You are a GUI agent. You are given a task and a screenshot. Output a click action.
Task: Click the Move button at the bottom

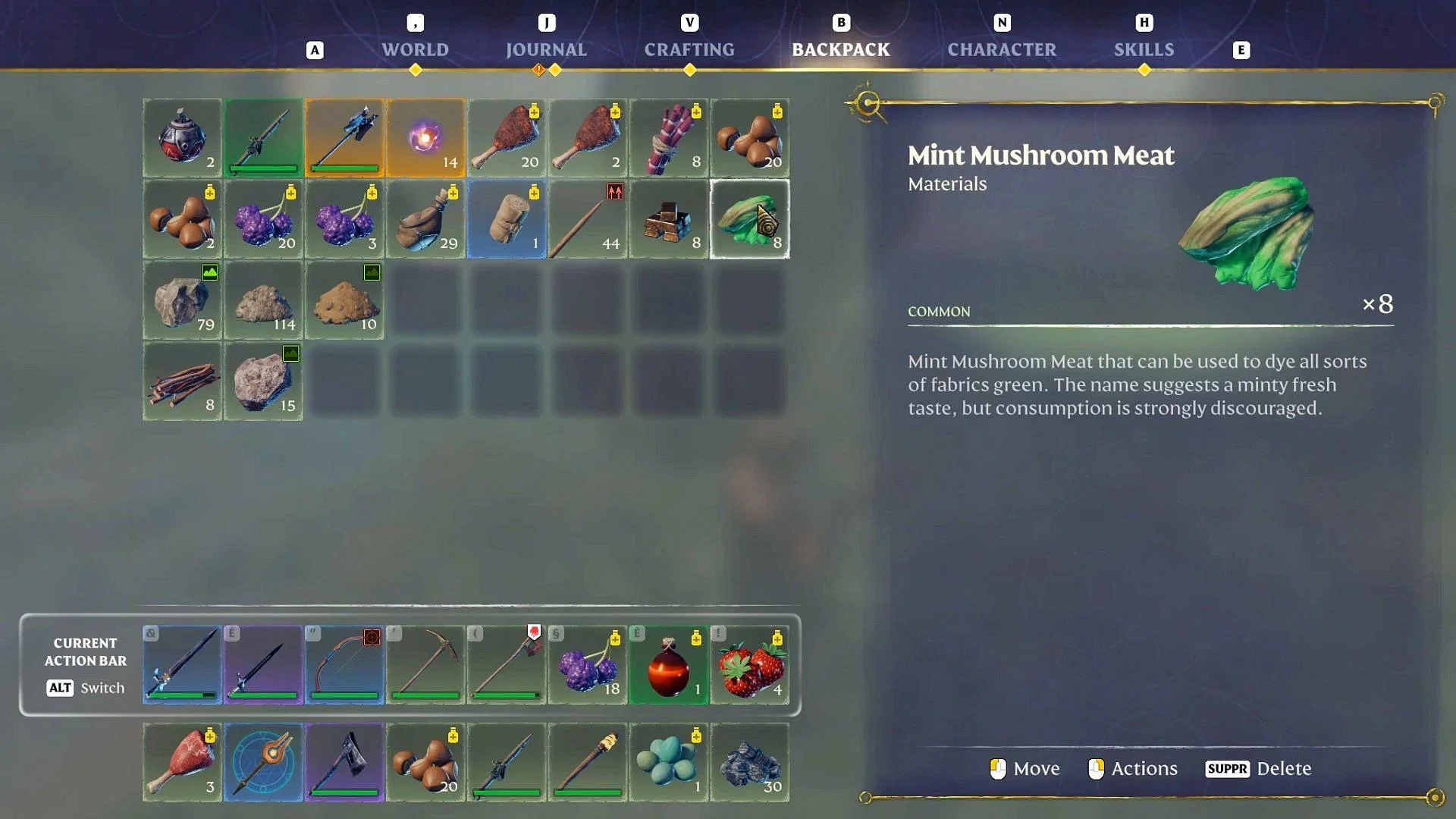point(1023,768)
